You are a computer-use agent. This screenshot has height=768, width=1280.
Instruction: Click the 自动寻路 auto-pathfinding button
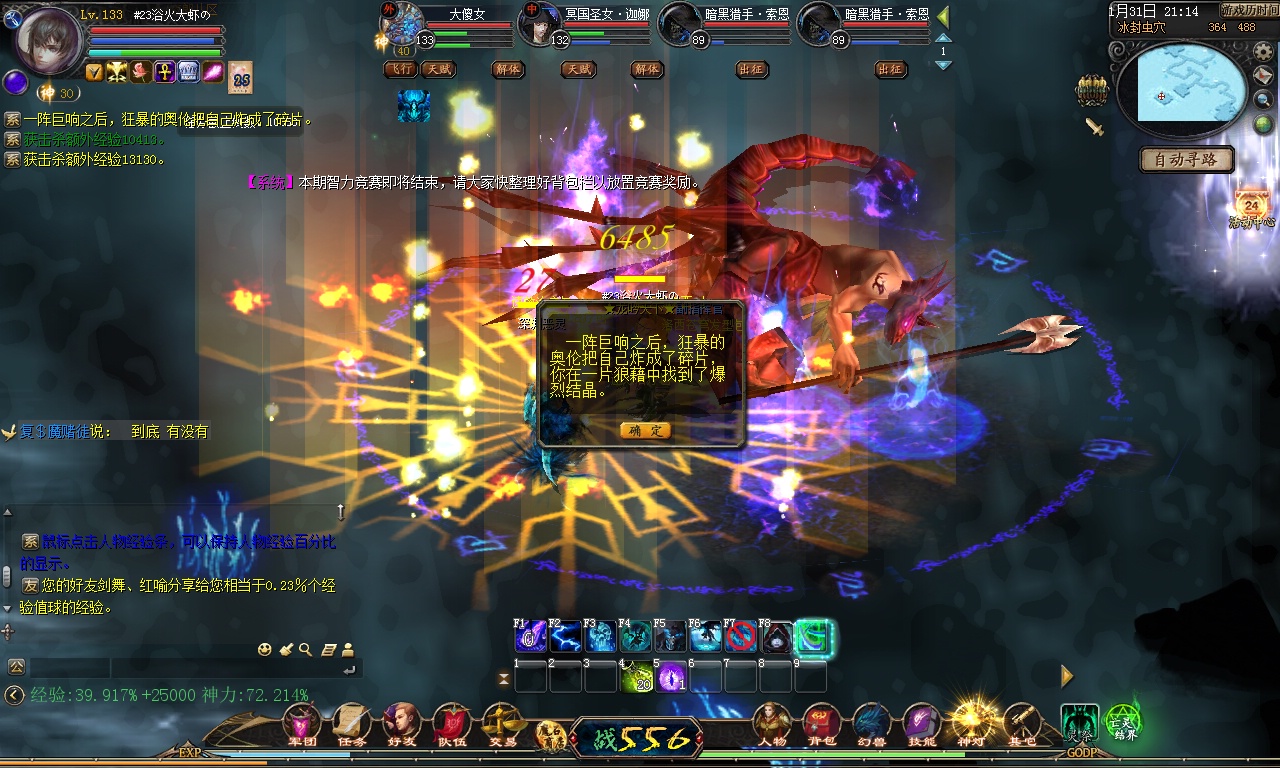1187,159
